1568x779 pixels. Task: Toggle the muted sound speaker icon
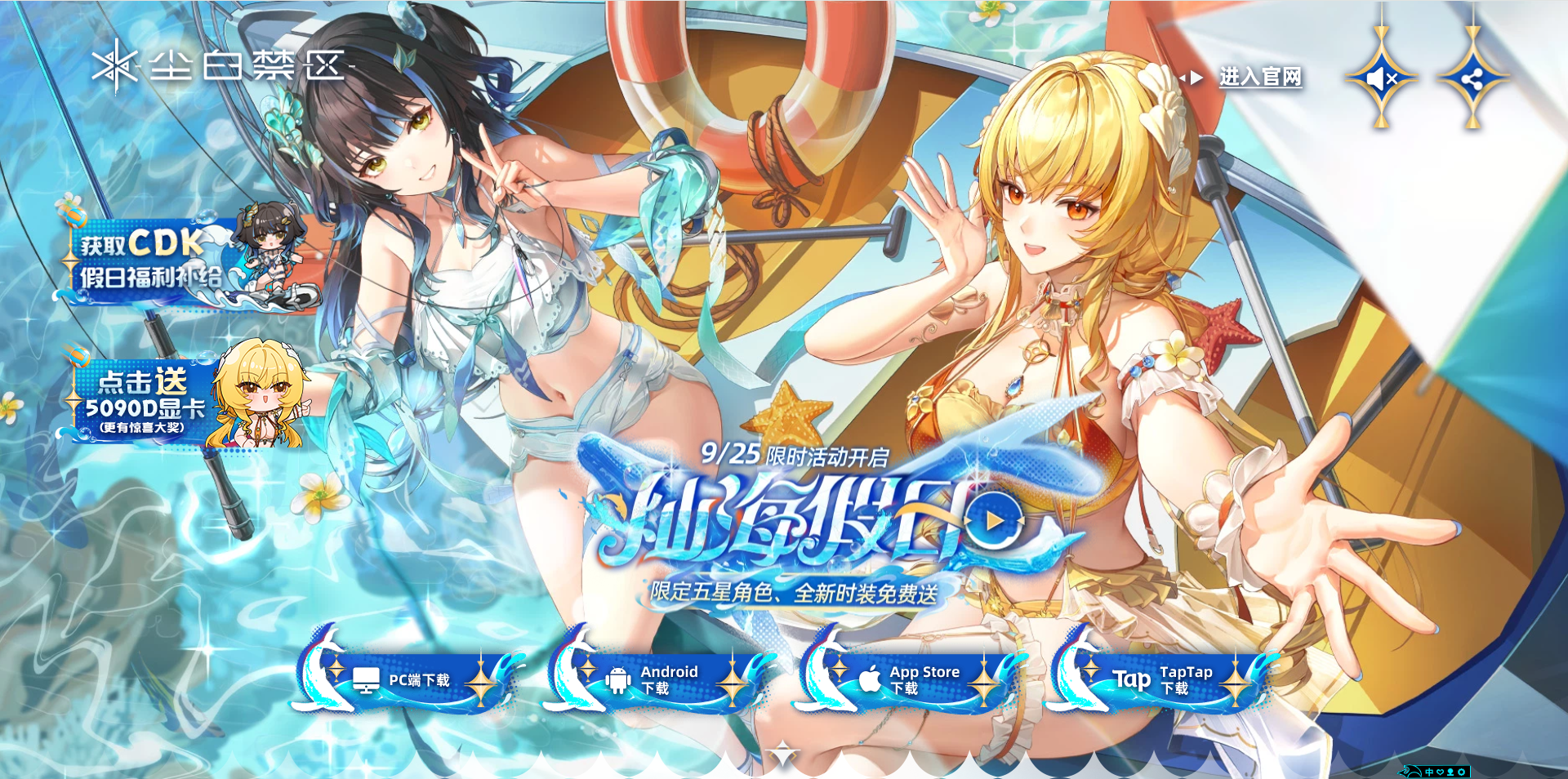[x=1382, y=78]
